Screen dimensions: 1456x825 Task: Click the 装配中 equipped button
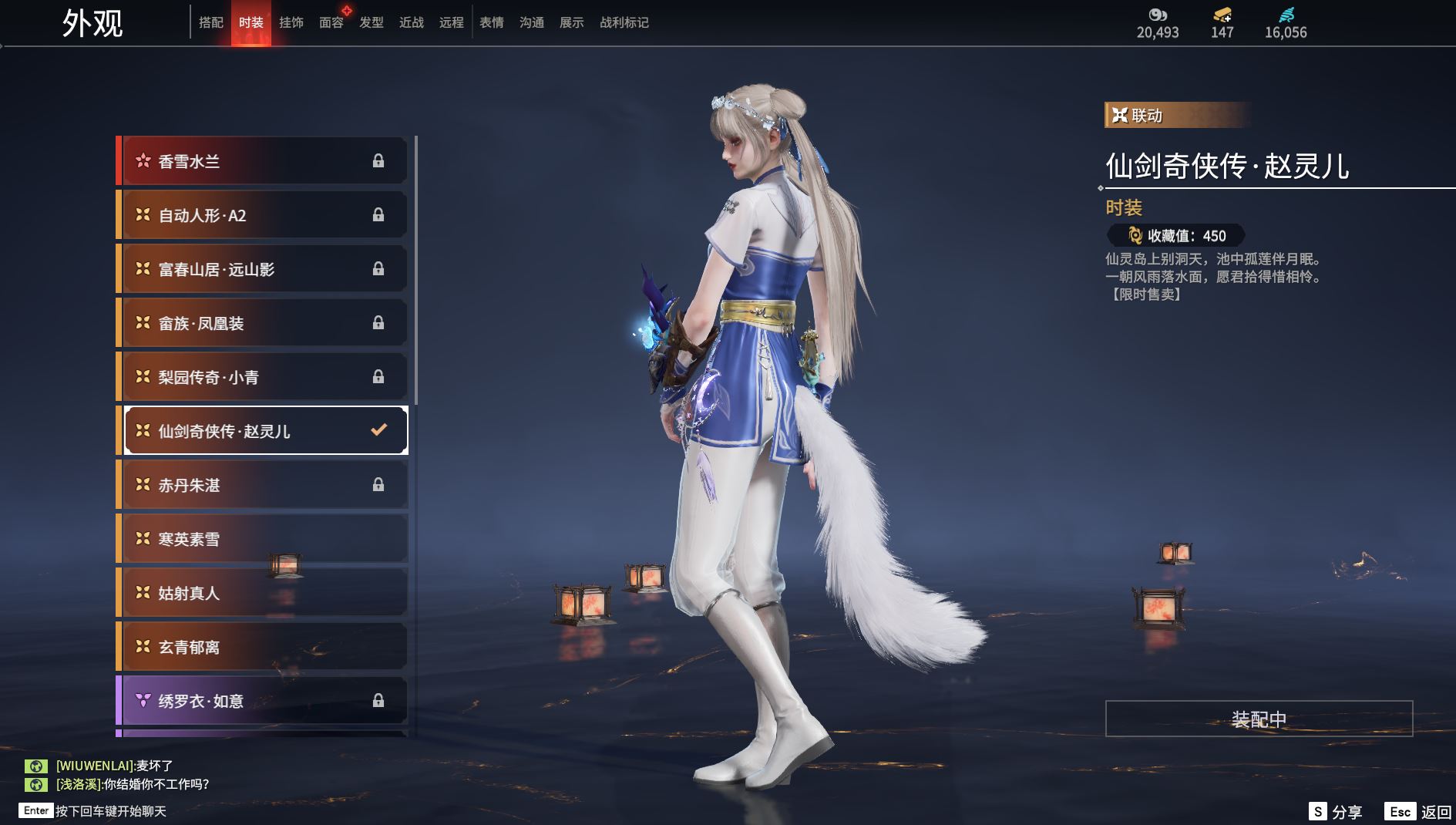click(1259, 719)
